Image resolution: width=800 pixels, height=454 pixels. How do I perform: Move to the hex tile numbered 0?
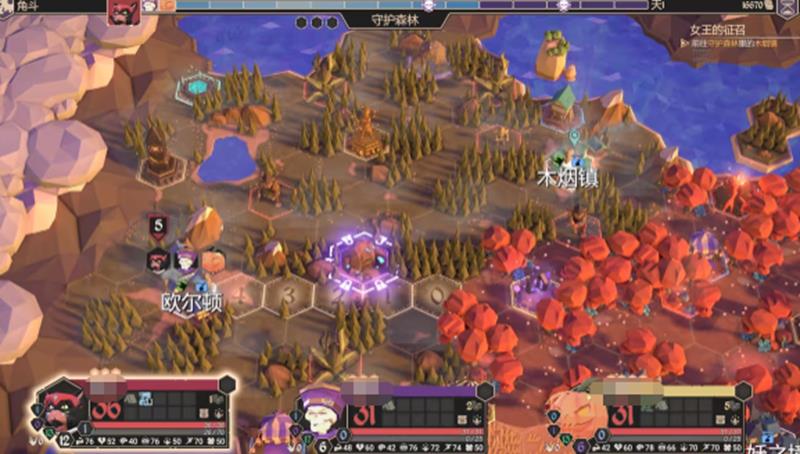pos(433,294)
